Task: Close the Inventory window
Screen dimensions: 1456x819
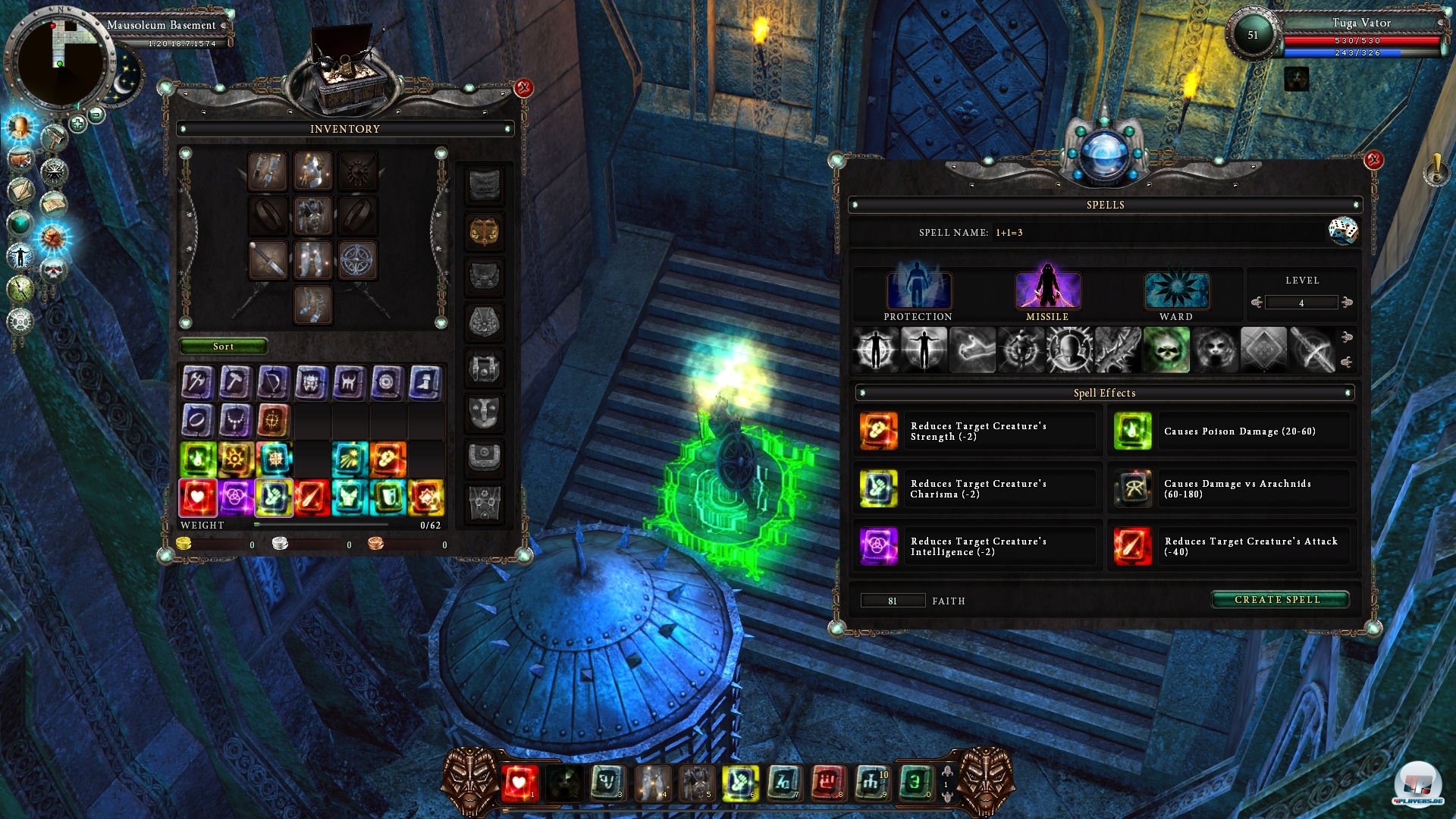Action: pos(523,88)
